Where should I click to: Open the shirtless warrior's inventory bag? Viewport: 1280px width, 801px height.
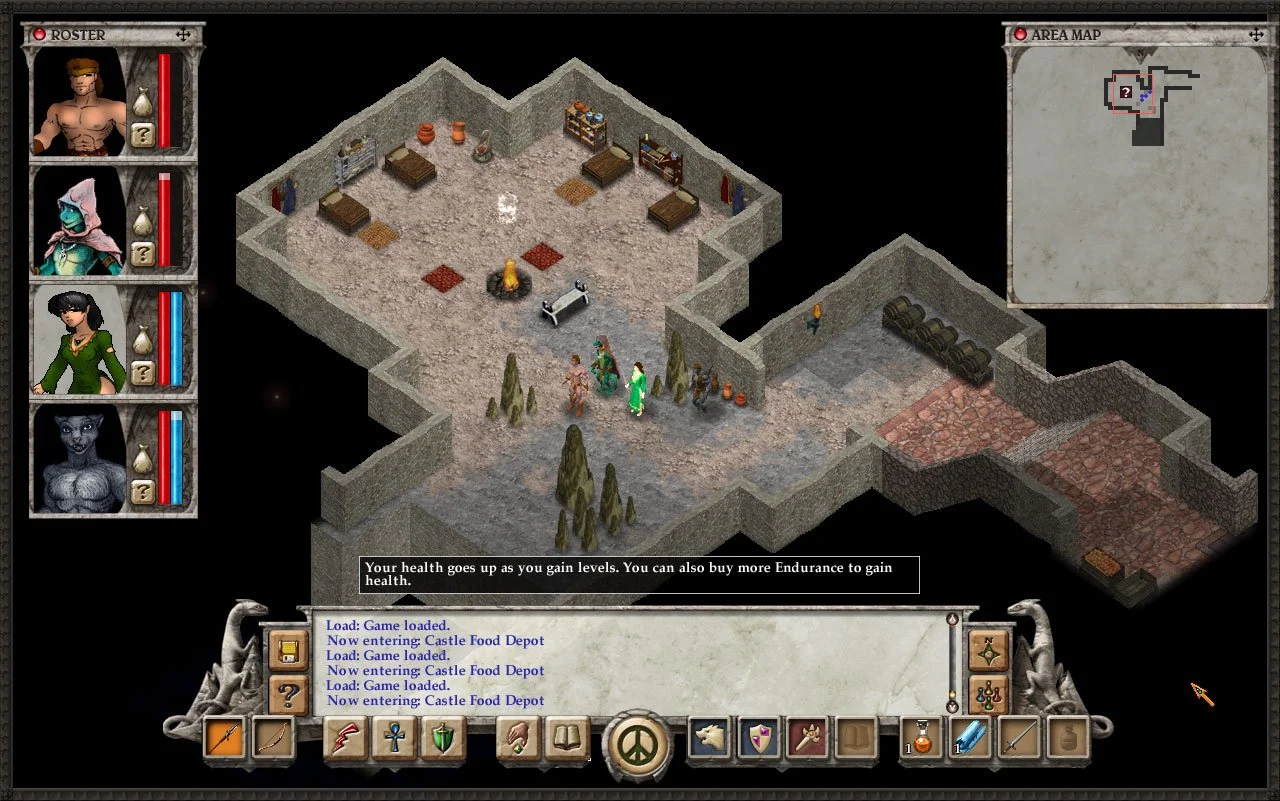click(x=143, y=103)
